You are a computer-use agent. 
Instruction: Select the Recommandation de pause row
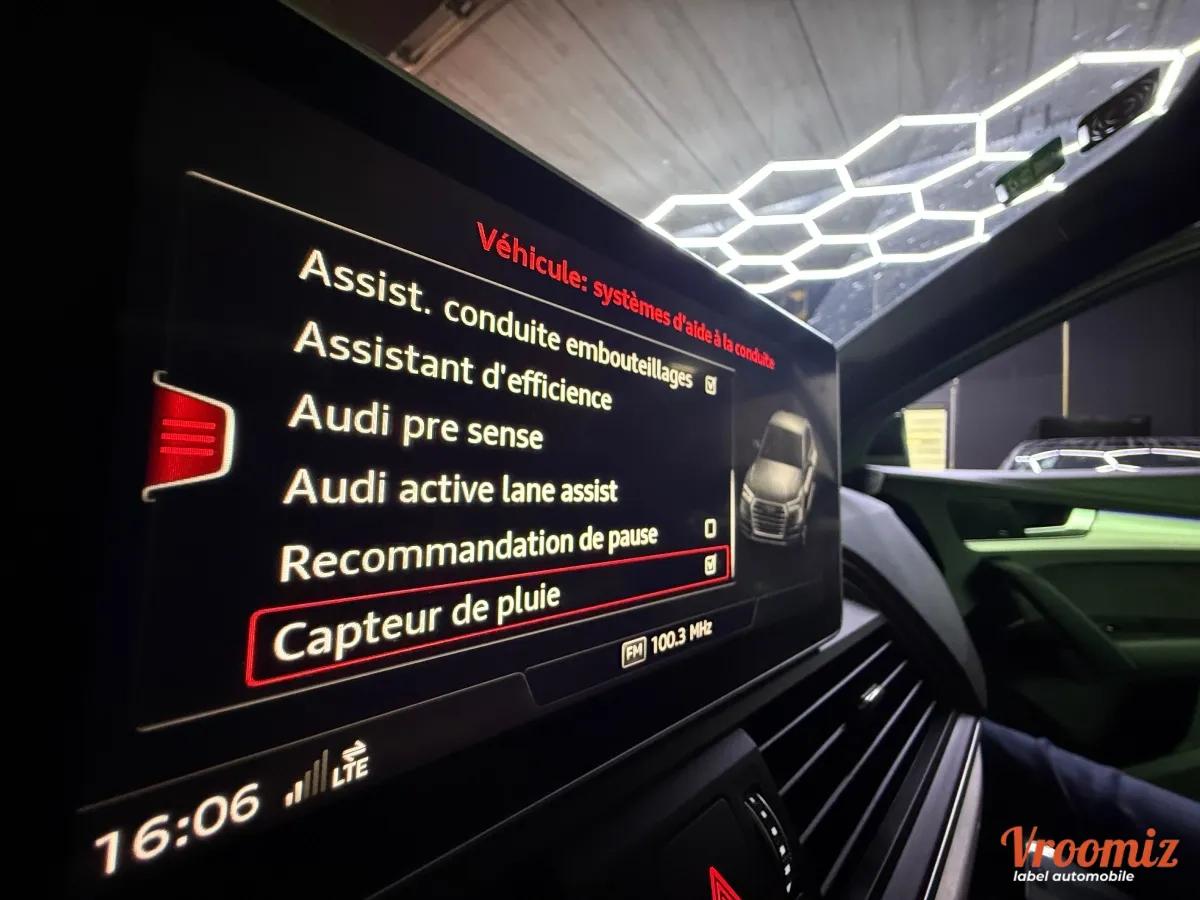[x=468, y=552]
